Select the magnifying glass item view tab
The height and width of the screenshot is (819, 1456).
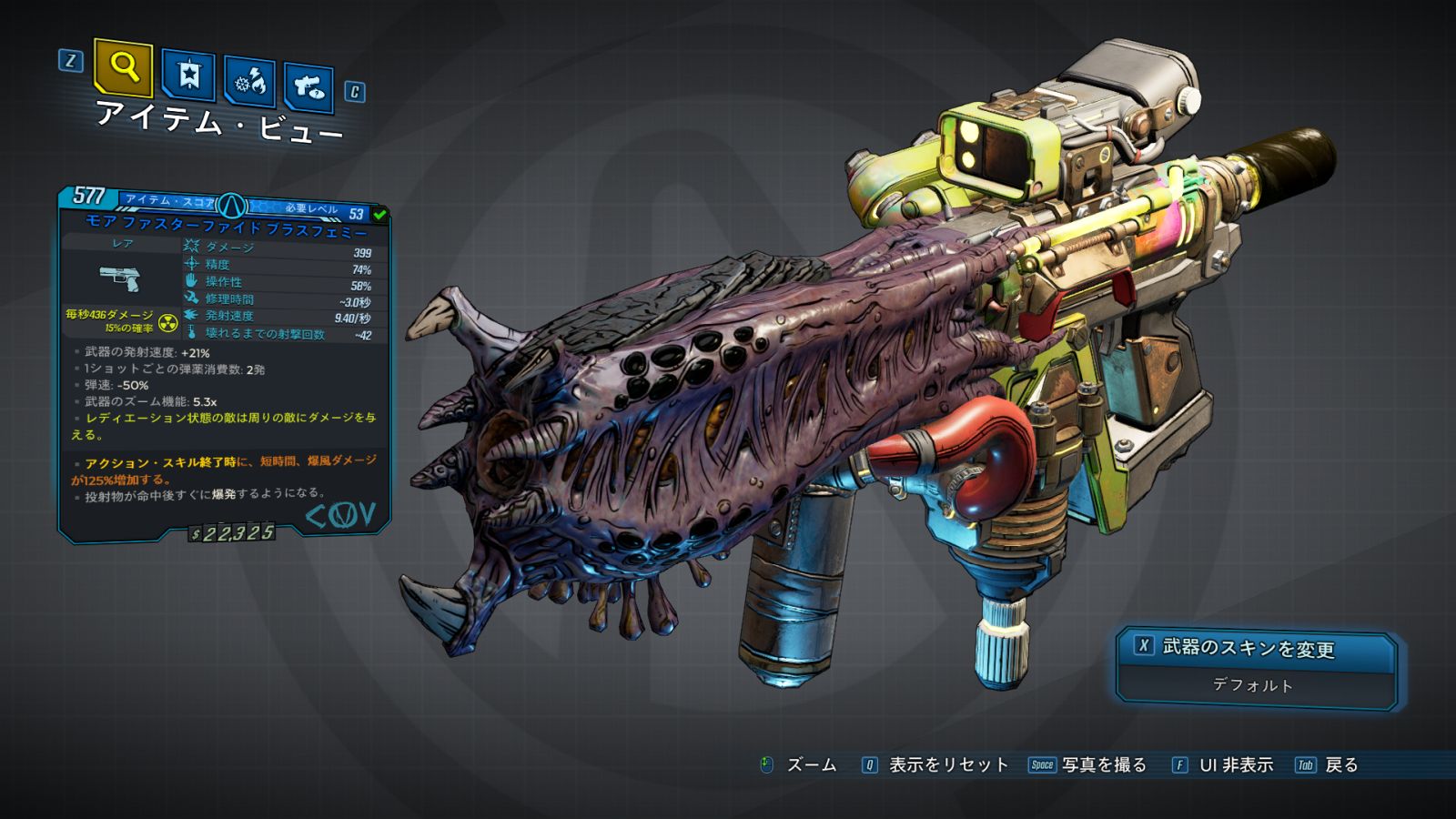tap(123, 67)
